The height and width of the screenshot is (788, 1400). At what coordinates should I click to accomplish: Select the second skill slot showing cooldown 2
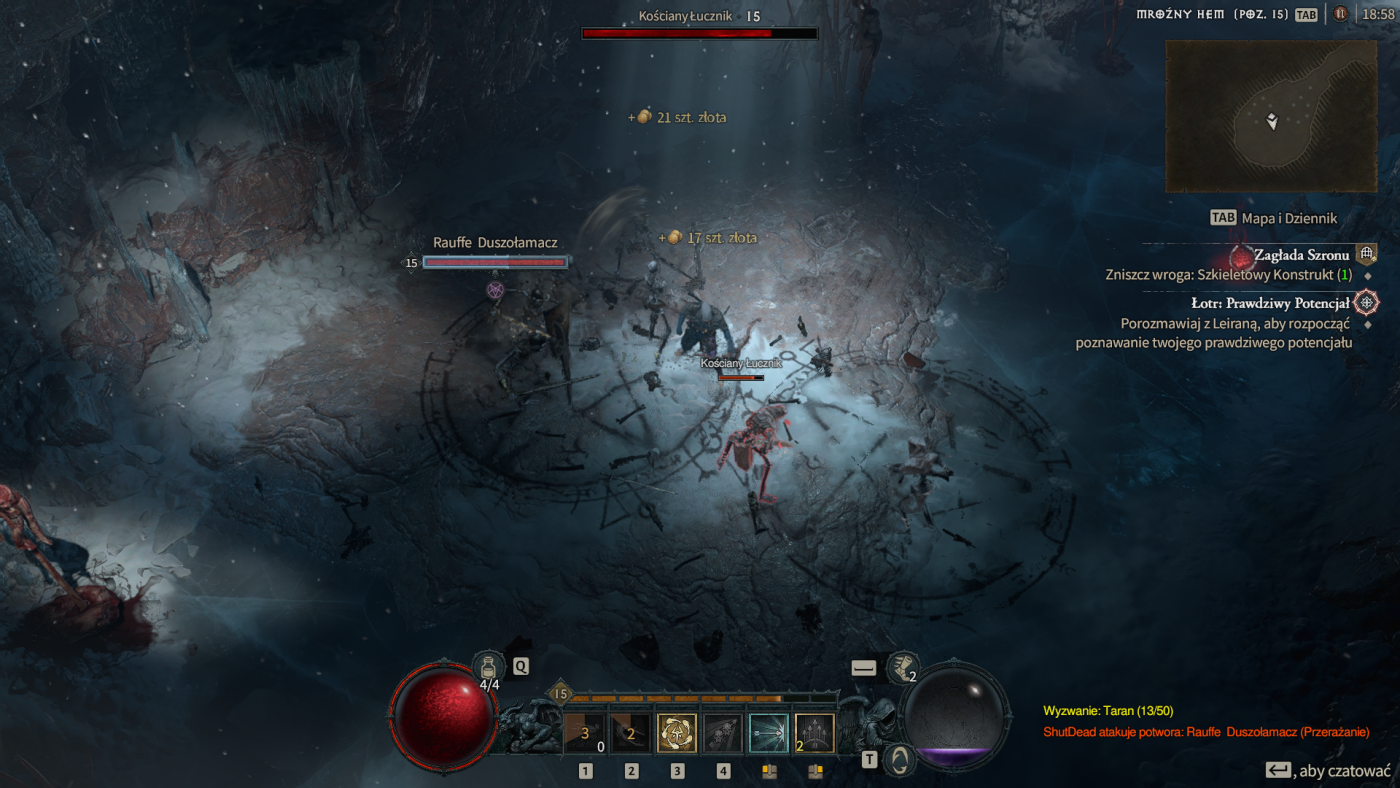tap(631, 733)
